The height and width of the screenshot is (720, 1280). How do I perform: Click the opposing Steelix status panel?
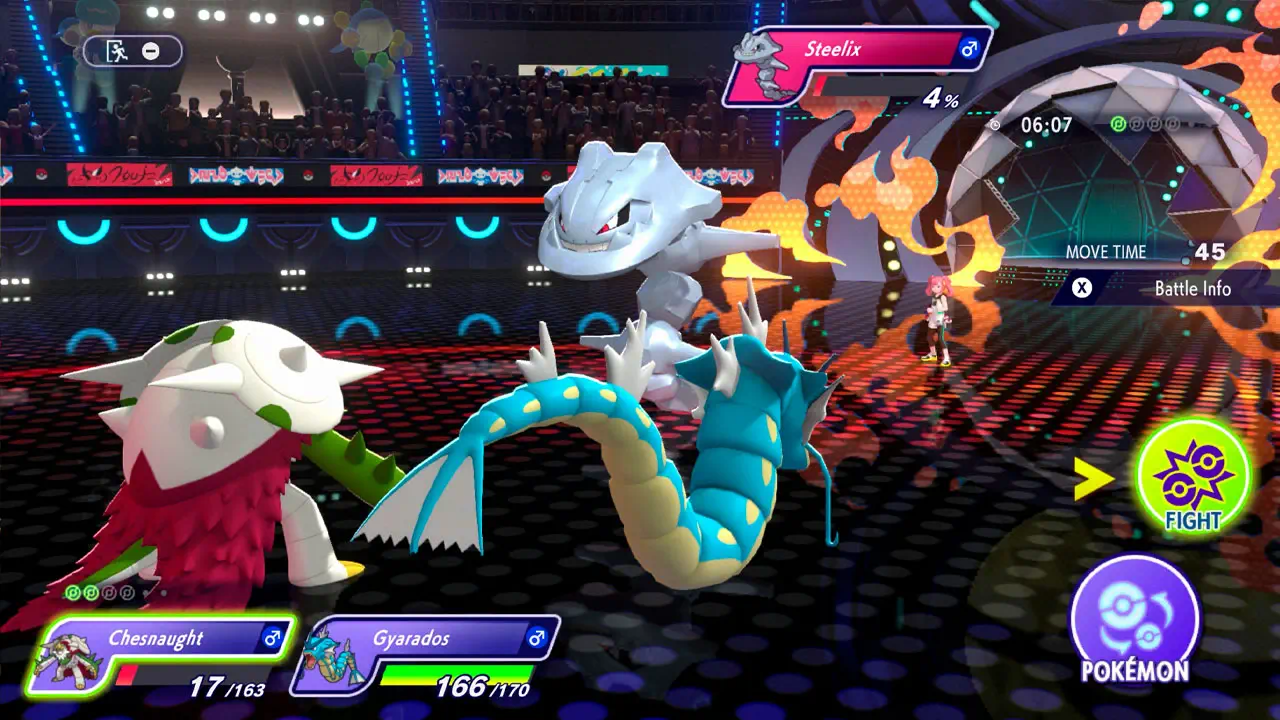(x=858, y=65)
